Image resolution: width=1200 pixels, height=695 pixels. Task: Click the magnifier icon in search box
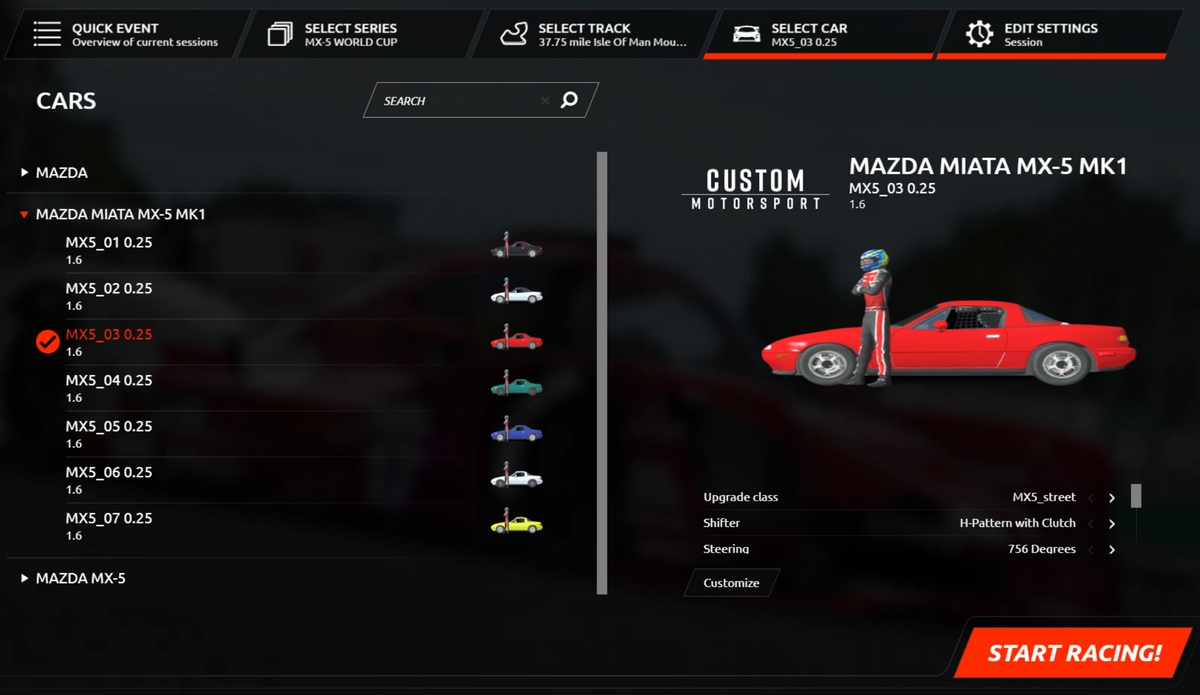[x=569, y=100]
